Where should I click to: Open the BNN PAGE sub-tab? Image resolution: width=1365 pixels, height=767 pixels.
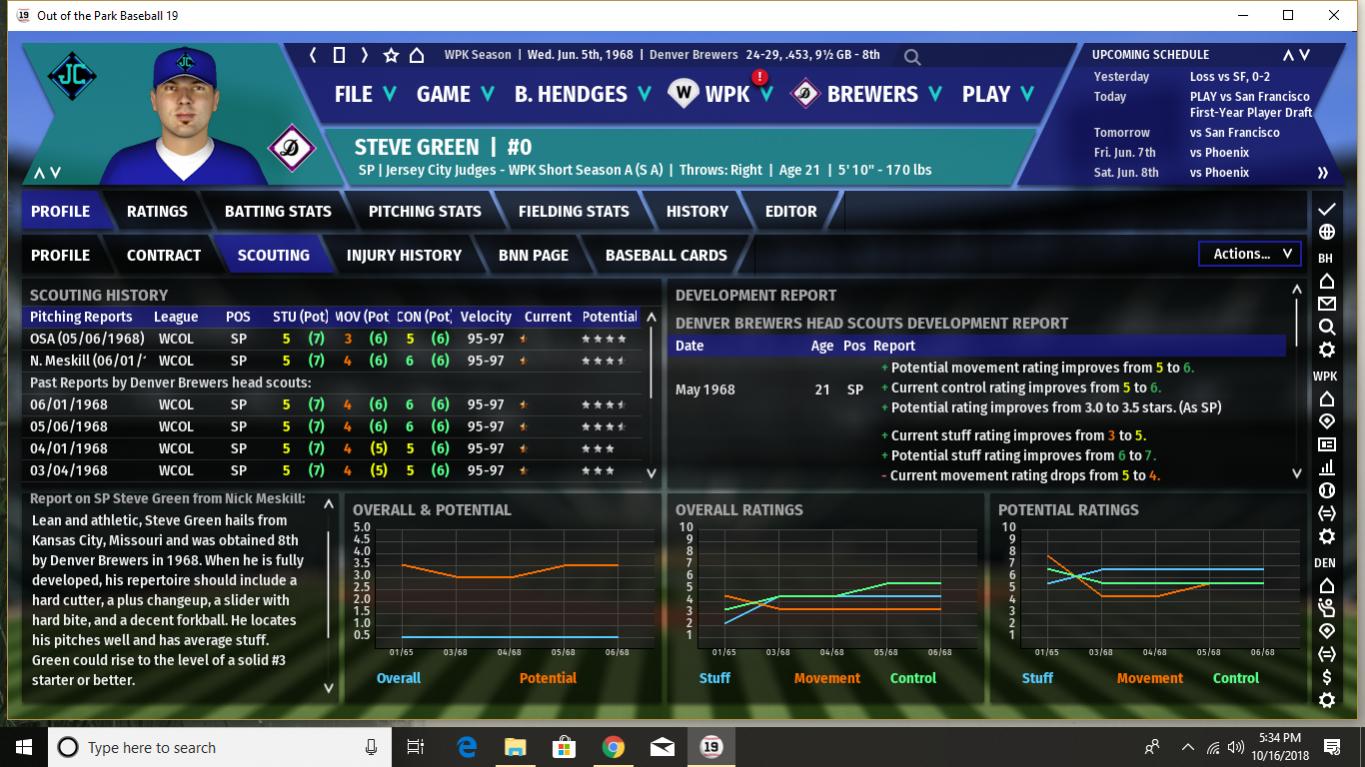[534, 255]
